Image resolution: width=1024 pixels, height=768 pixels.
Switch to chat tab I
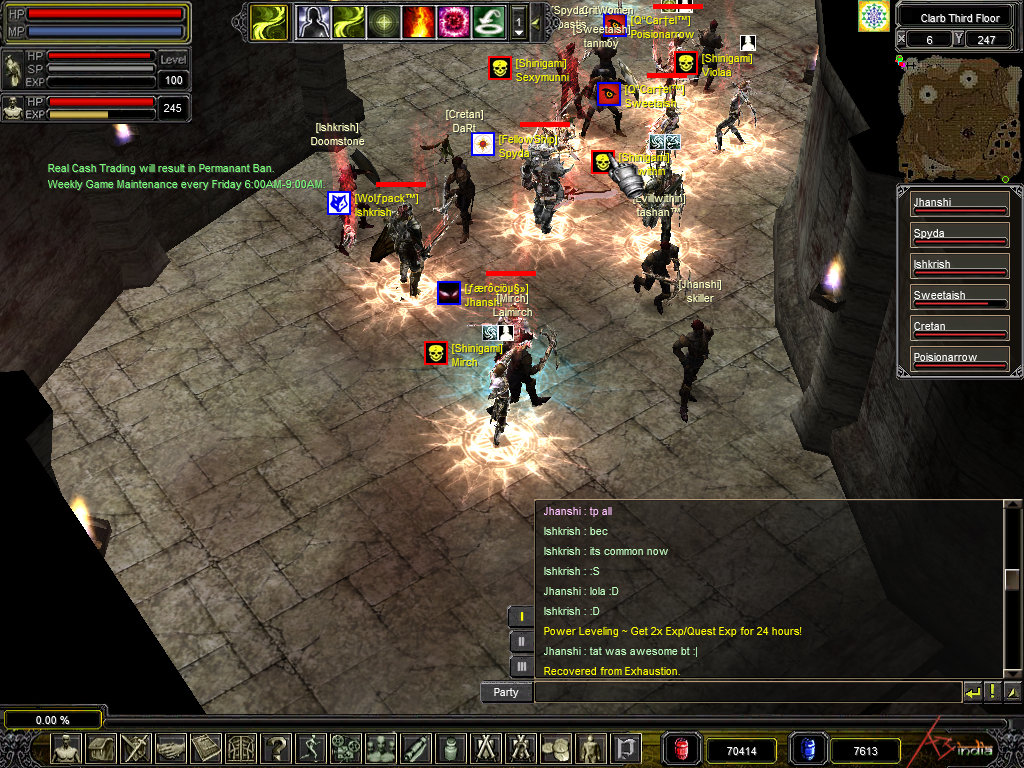click(521, 617)
